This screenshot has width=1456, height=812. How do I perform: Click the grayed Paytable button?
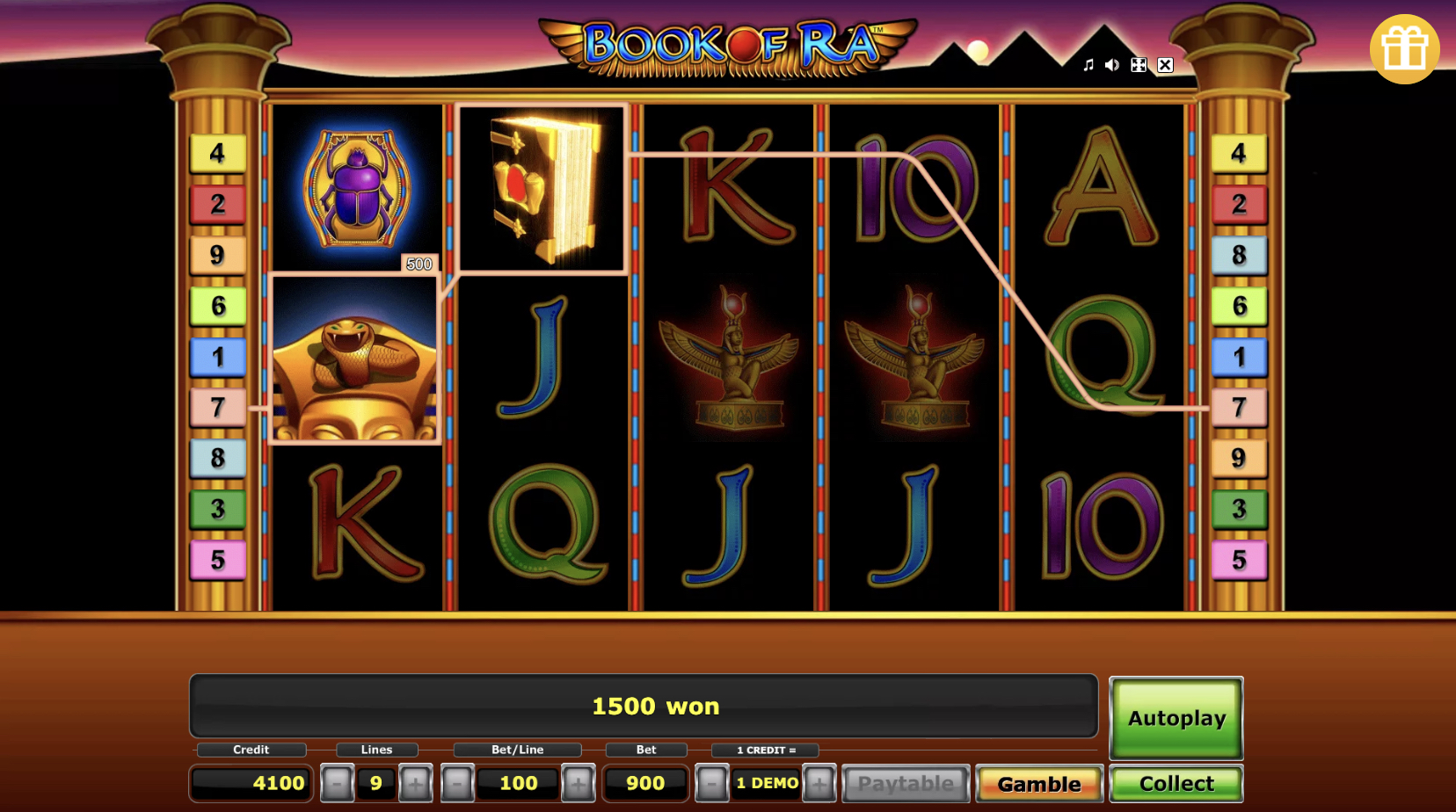point(906,783)
